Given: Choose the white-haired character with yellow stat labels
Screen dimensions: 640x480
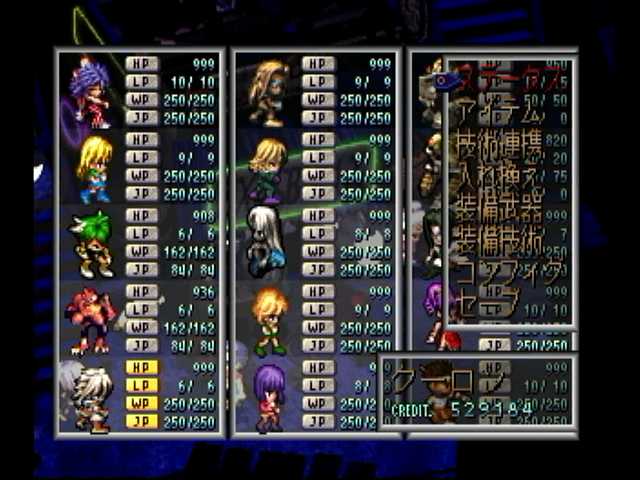Looking at the screenshot, I should tap(92, 396).
